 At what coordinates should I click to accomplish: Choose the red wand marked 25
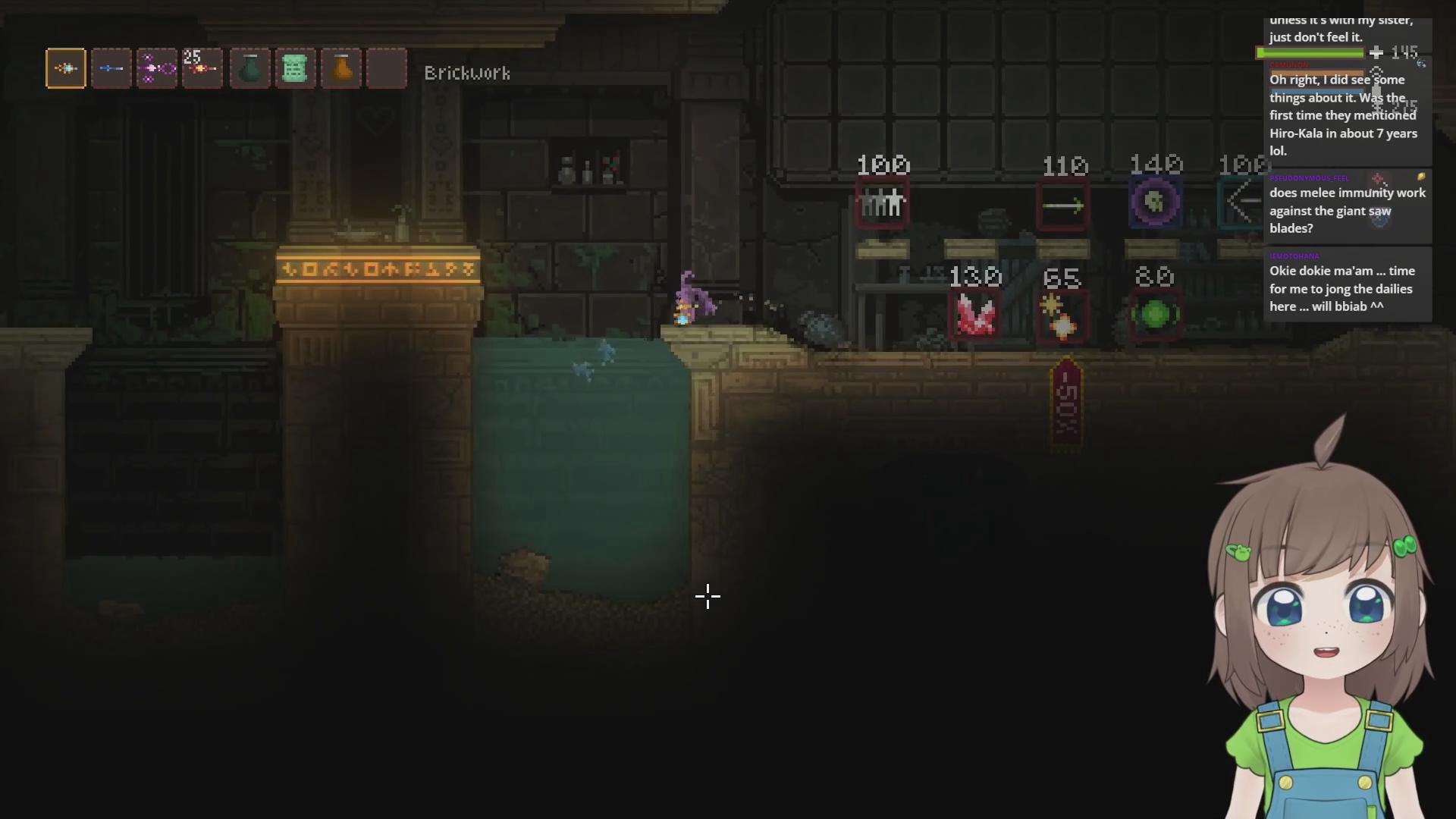coord(202,69)
